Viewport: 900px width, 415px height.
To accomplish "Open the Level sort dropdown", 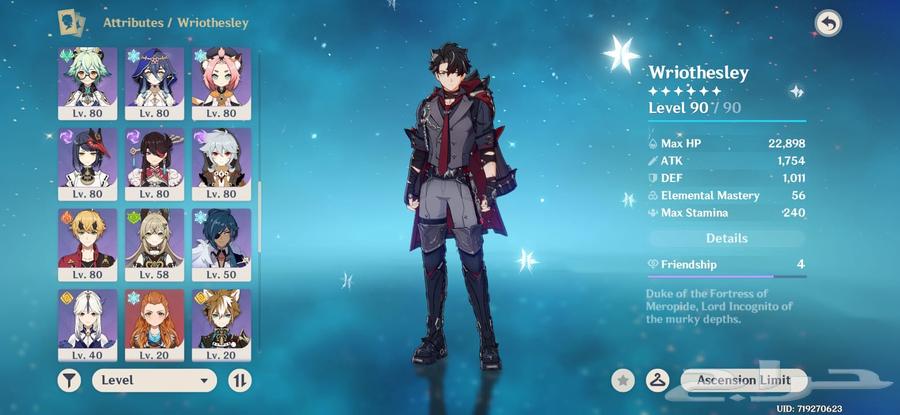I will pyautogui.click(x=154, y=380).
